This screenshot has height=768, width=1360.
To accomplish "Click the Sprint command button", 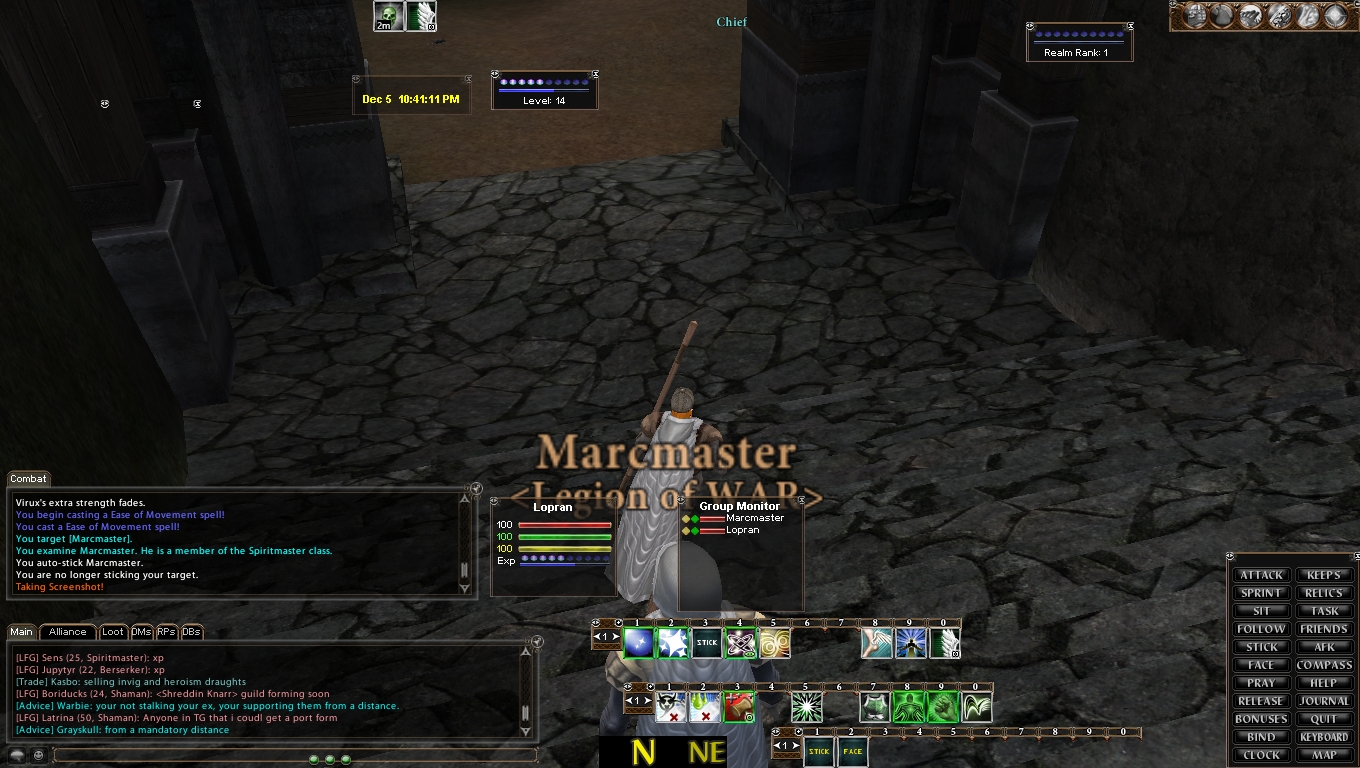I will click(x=1261, y=593).
